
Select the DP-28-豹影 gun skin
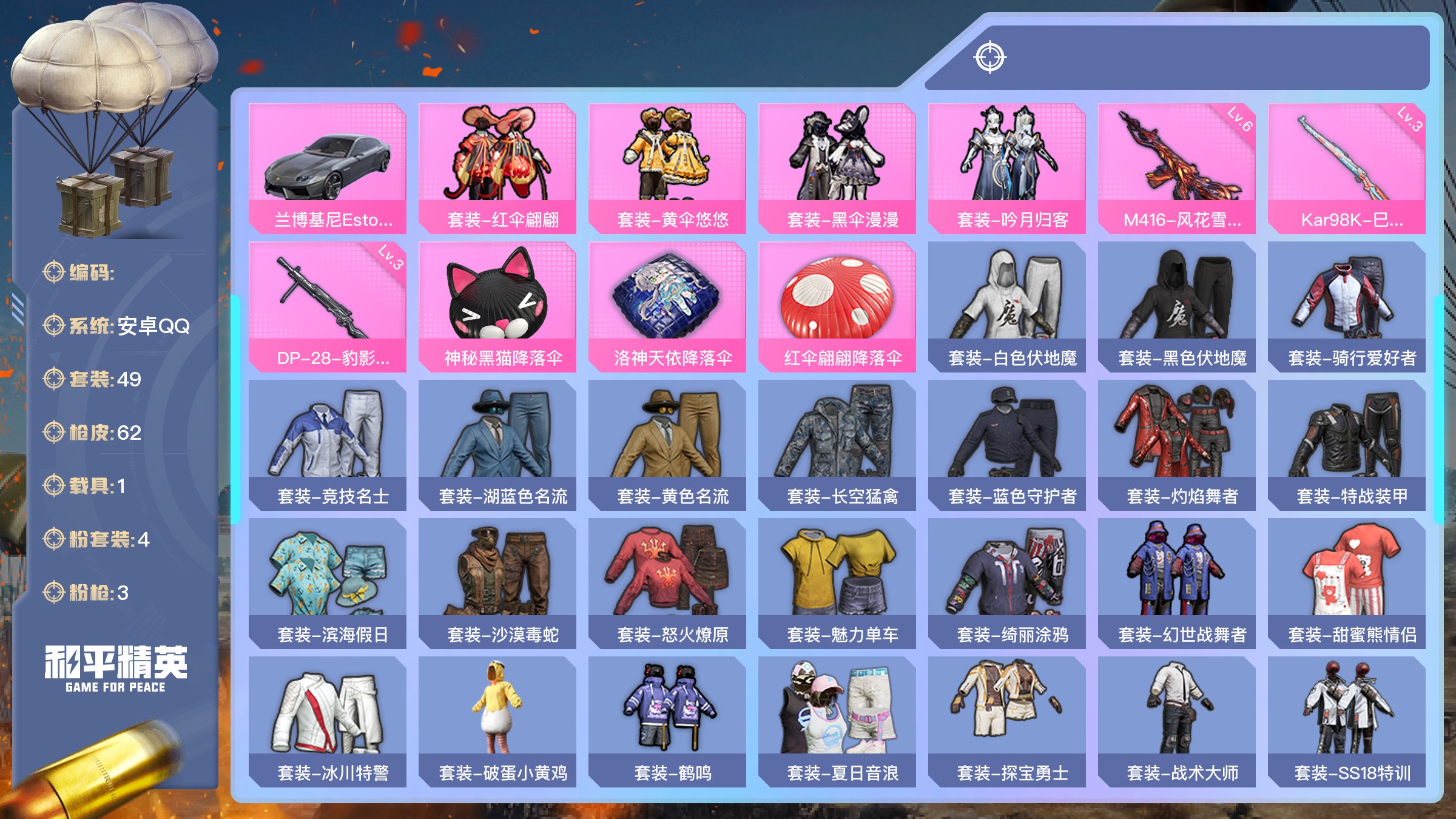coord(328,306)
